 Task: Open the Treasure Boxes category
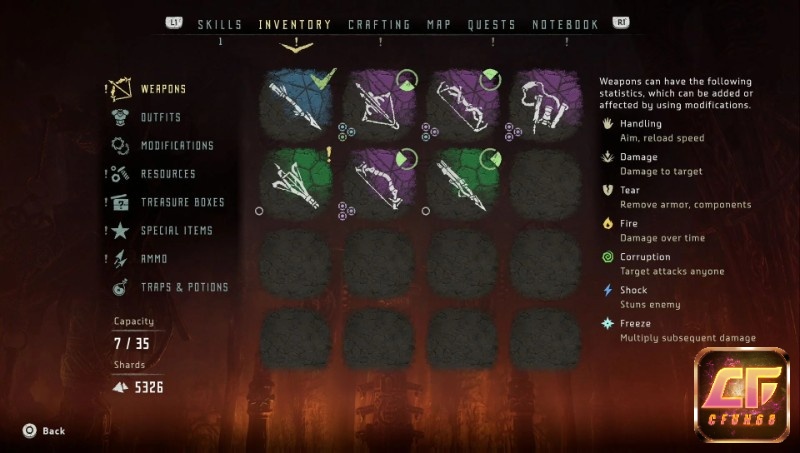tap(182, 202)
